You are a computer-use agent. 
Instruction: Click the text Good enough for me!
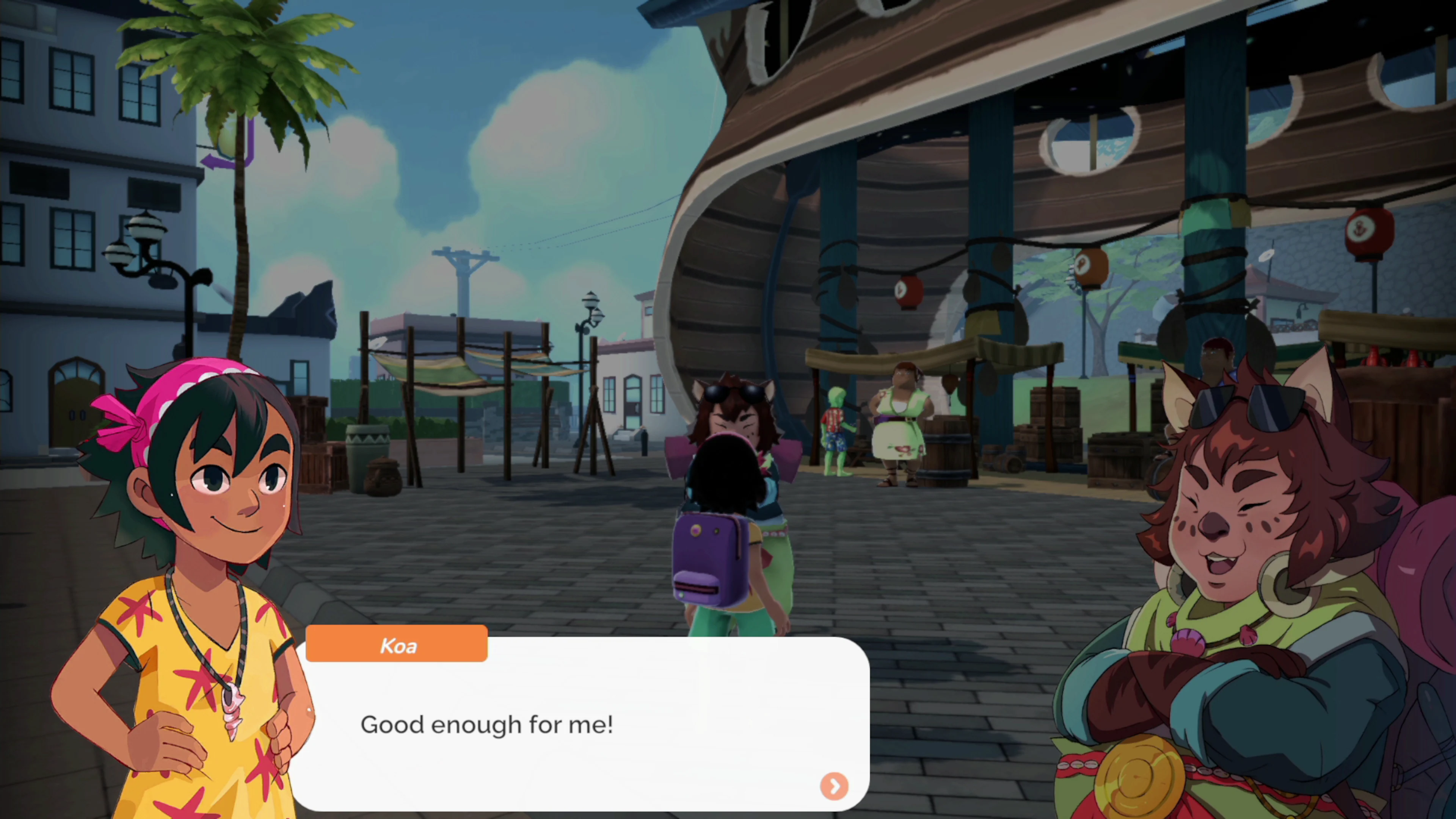coord(487,725)
